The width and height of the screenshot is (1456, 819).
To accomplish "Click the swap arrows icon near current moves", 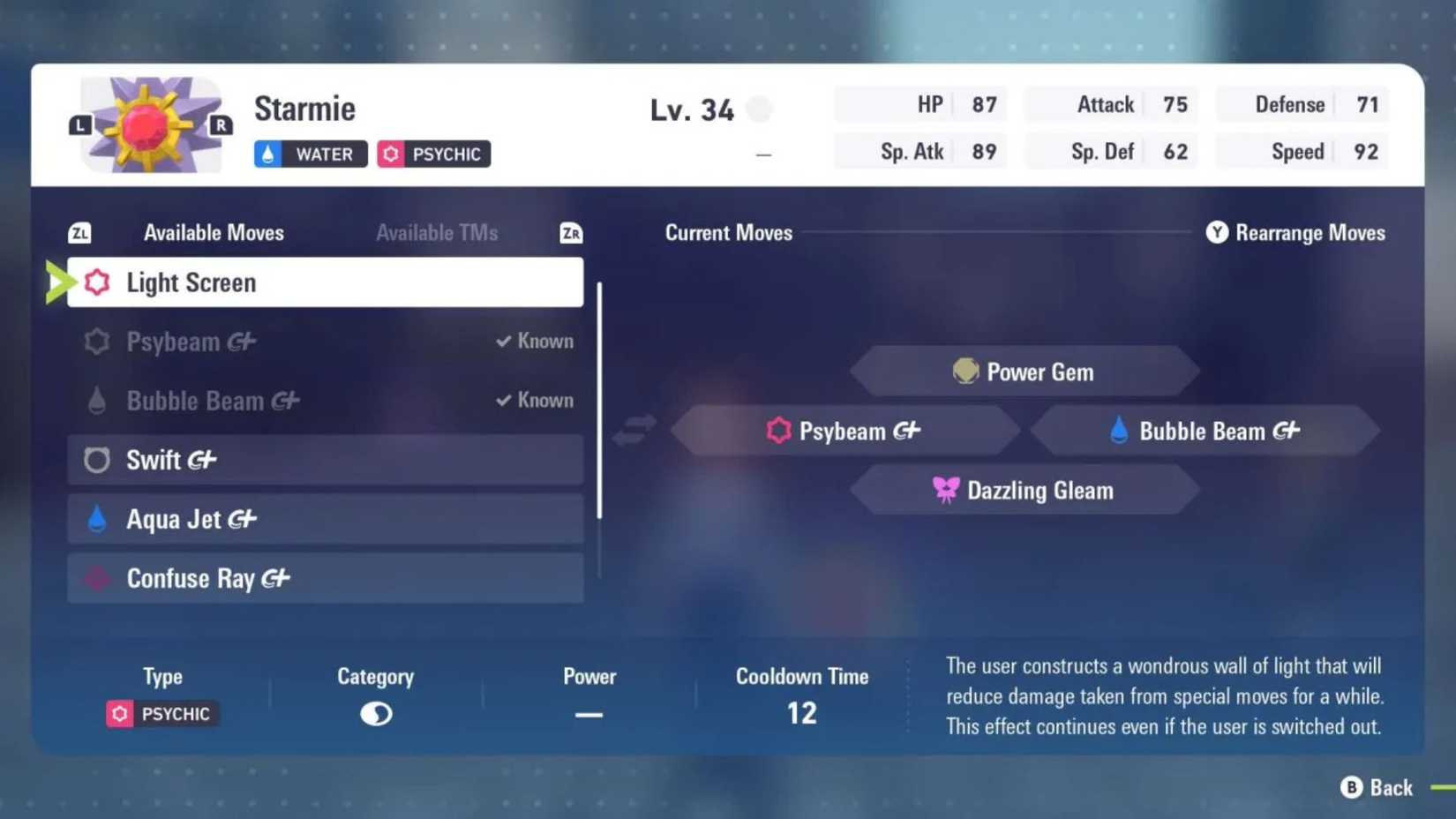I will pos(634,430).
